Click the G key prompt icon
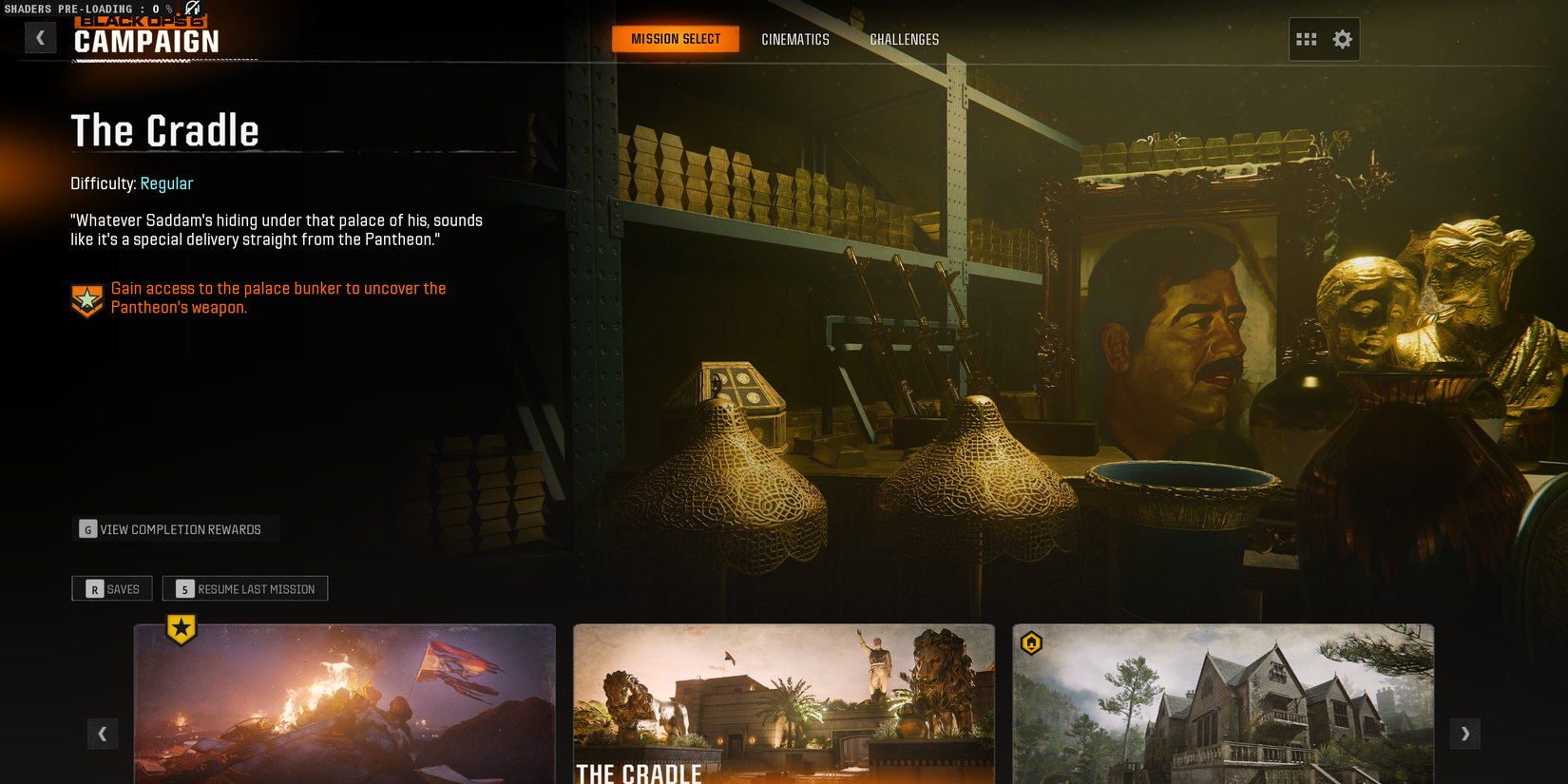Viewport: 1568px width, 784px height. pos(86,529)
